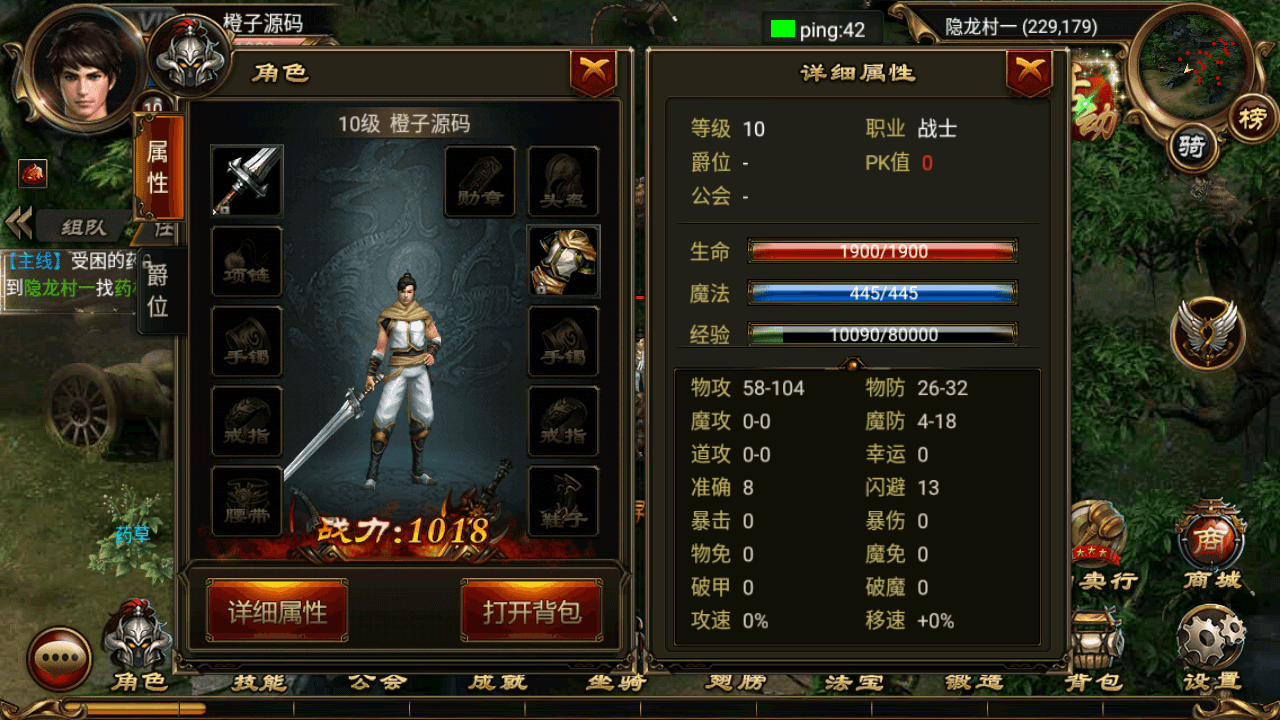The width and height of the screenshot is (1280, 720).
Task: Select the 头盔 helmet equipment slot
Action: 563,182
